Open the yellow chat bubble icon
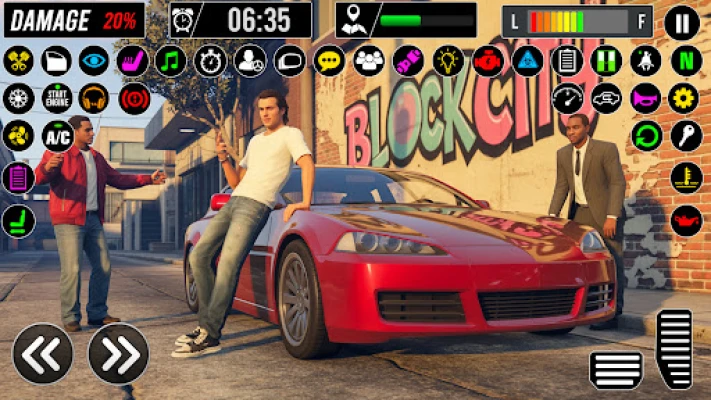The image size is (711, 400). click(x=329, y=60)
